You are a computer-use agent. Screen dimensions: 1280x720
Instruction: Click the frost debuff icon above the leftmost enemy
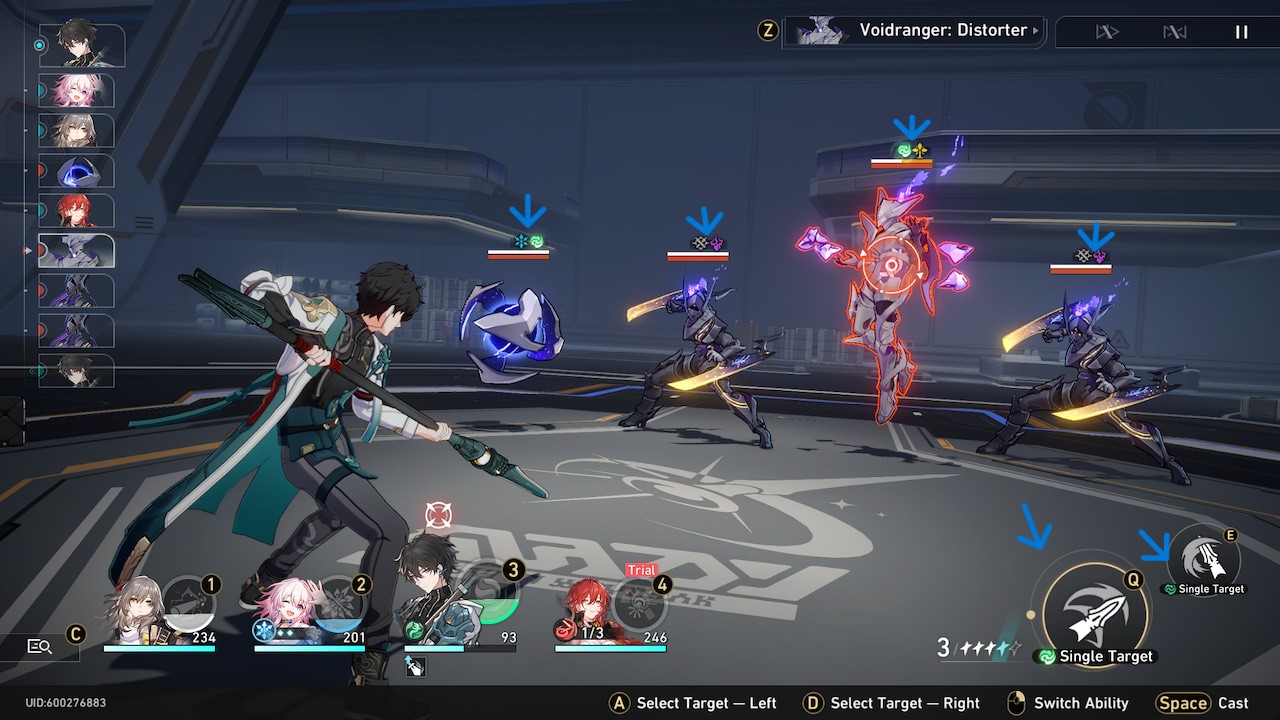[520, 240]
